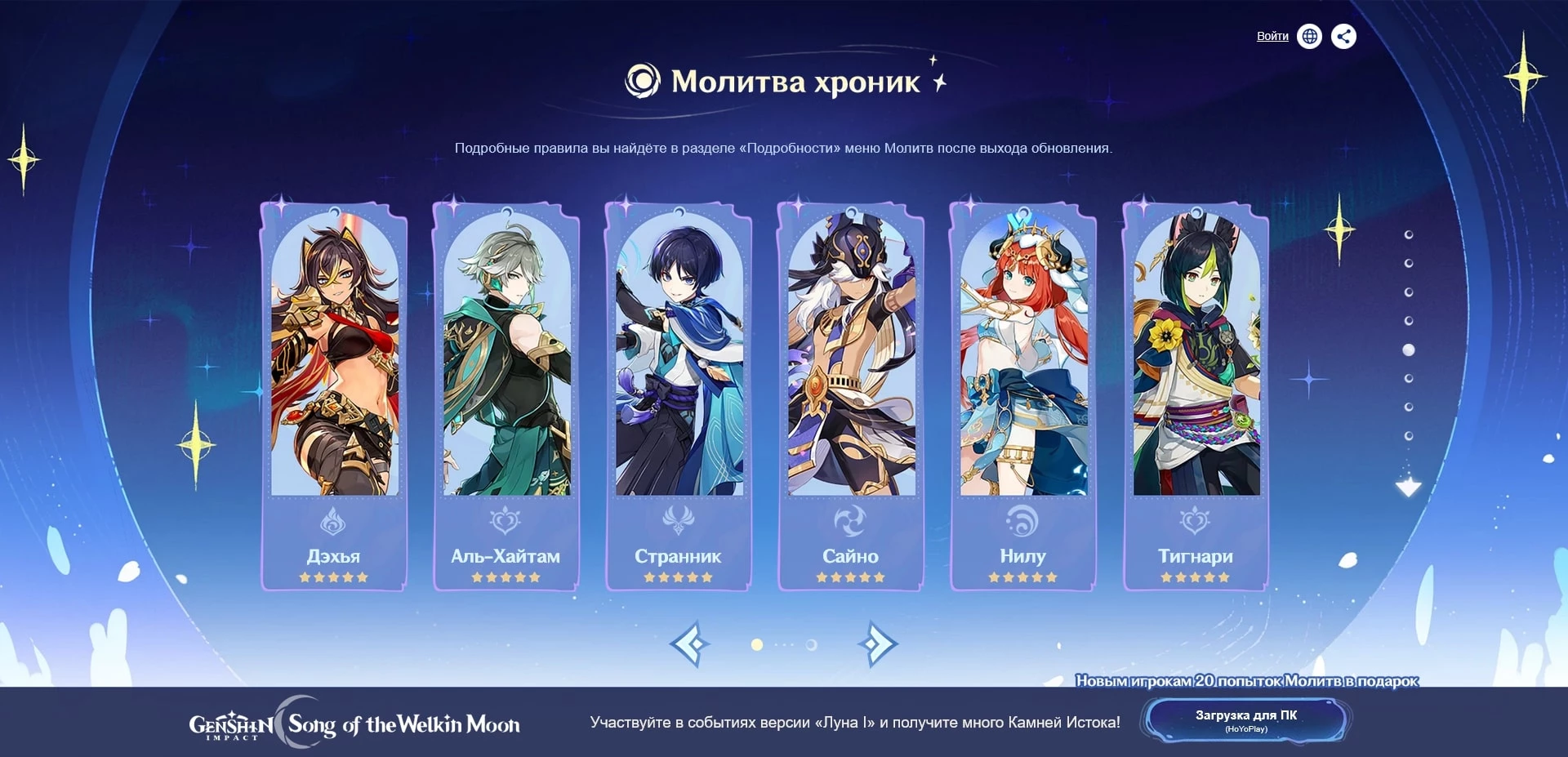Click the Electro icon beneath Сайно
The image size is (1568, 757).
pos(850,517)
